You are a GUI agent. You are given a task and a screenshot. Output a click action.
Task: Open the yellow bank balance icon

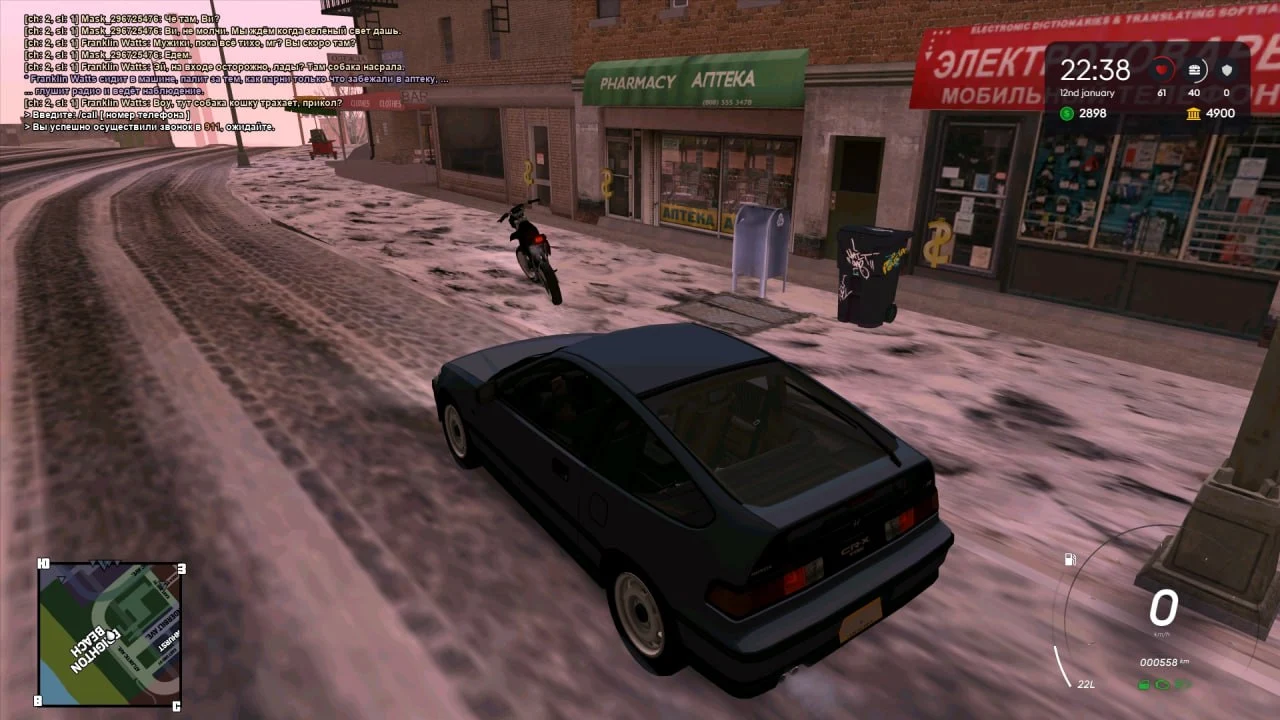(1194, 113)
